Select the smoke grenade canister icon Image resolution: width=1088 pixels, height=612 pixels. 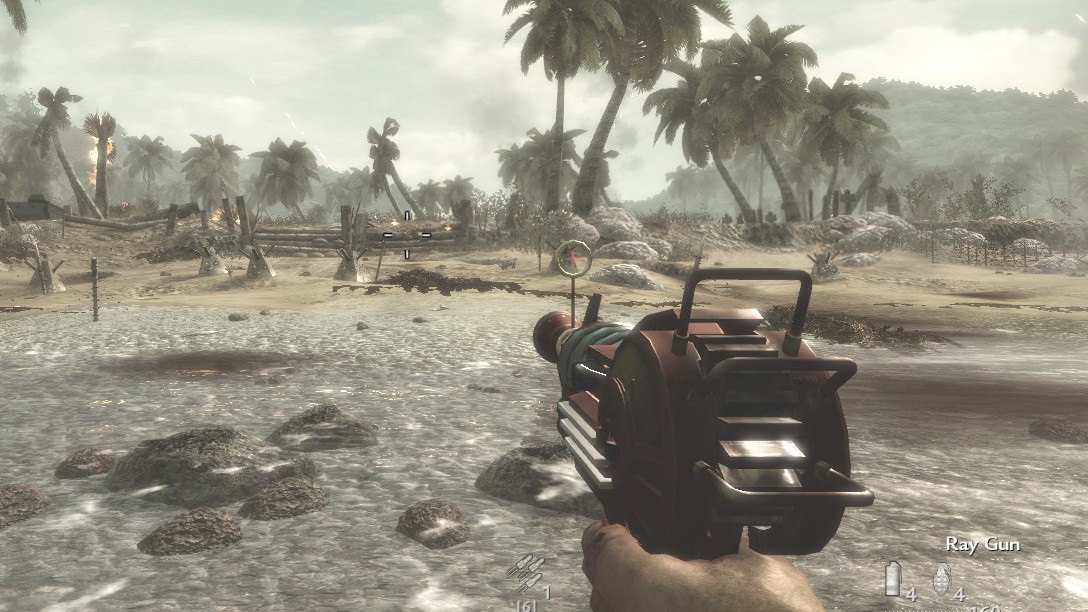point(893,578)
